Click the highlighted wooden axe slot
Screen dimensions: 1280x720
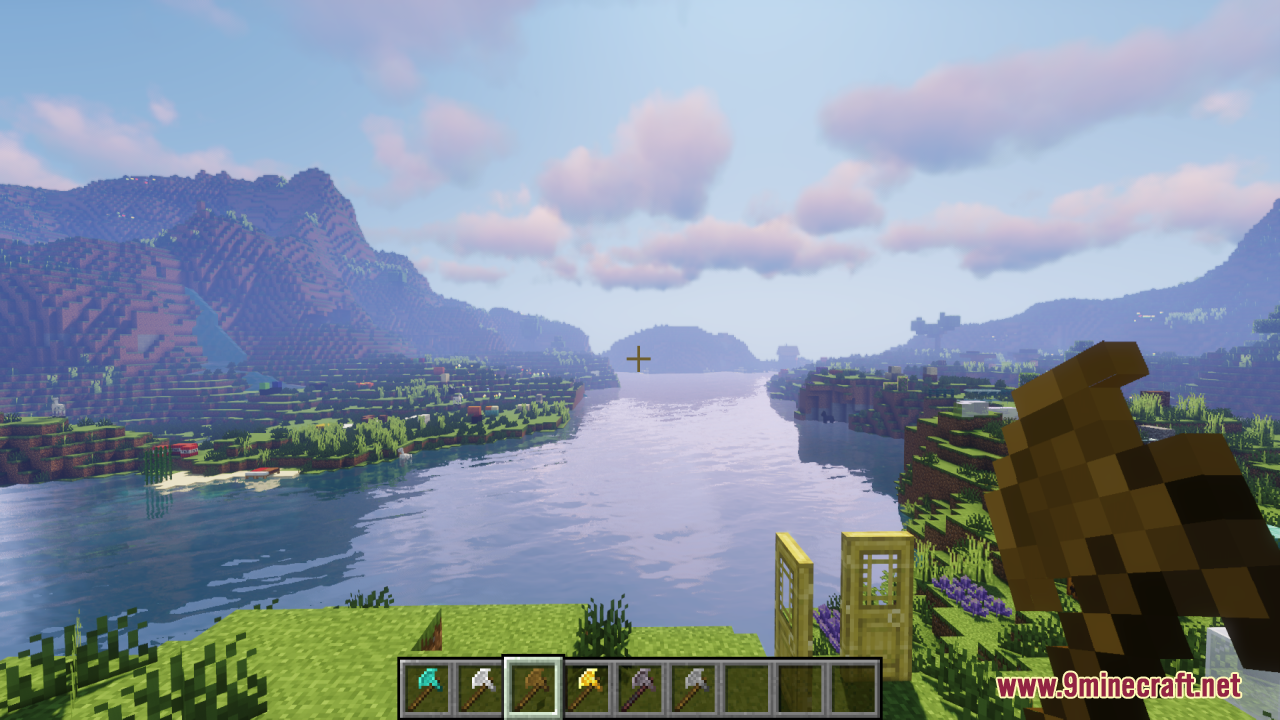click(533, 687)
